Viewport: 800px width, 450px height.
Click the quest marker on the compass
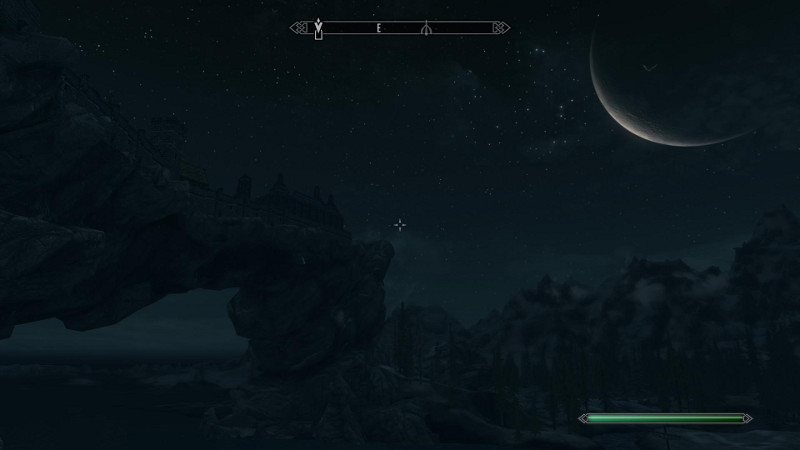pyautogui.click(x=319, y=29)
